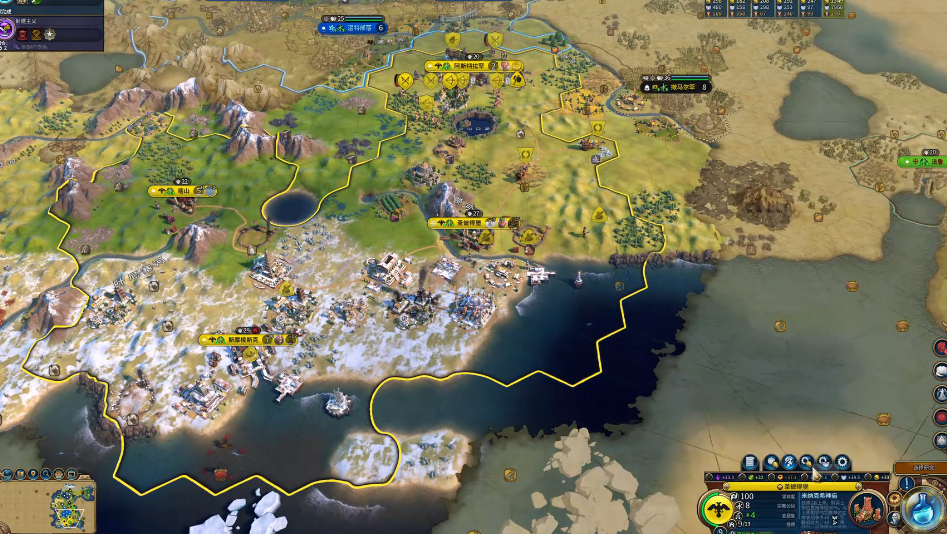Select the purchase tile button in city panel
The width and height of the screenshot is (947, 534).
[773, 462]
